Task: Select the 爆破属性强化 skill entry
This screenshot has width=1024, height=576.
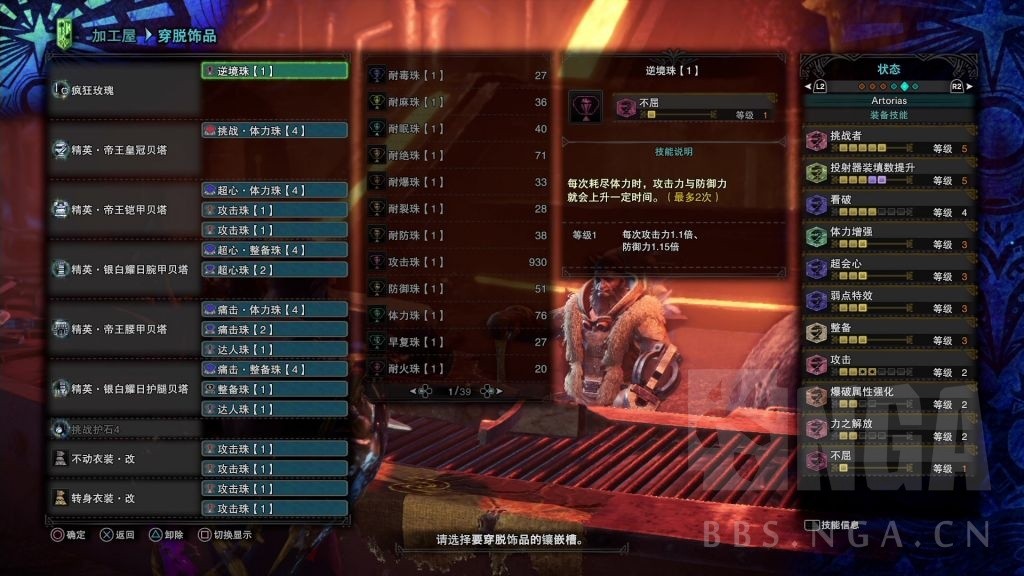Action: 889,397
